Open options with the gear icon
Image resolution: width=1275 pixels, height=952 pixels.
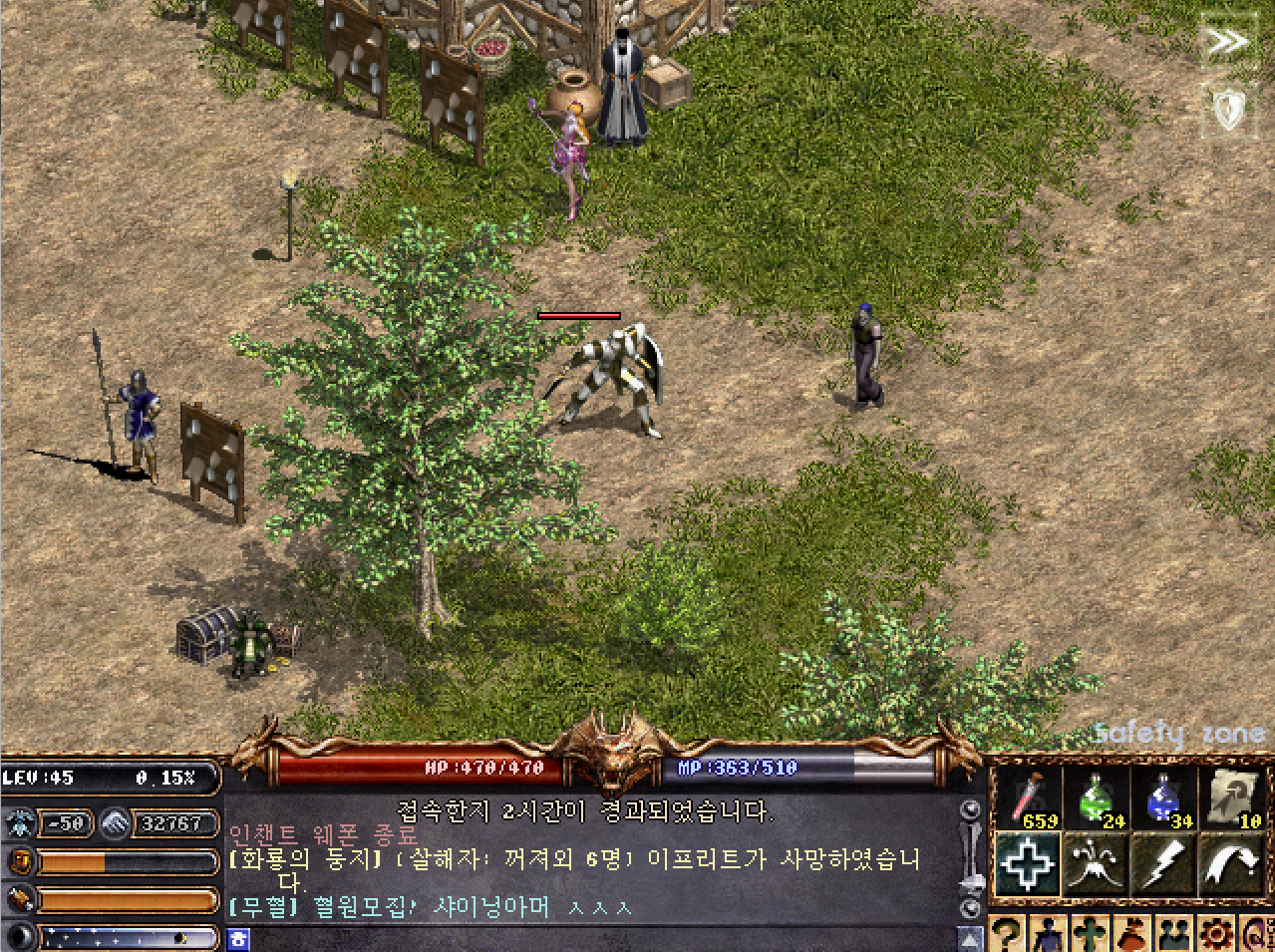click(x=1216, y=935)
